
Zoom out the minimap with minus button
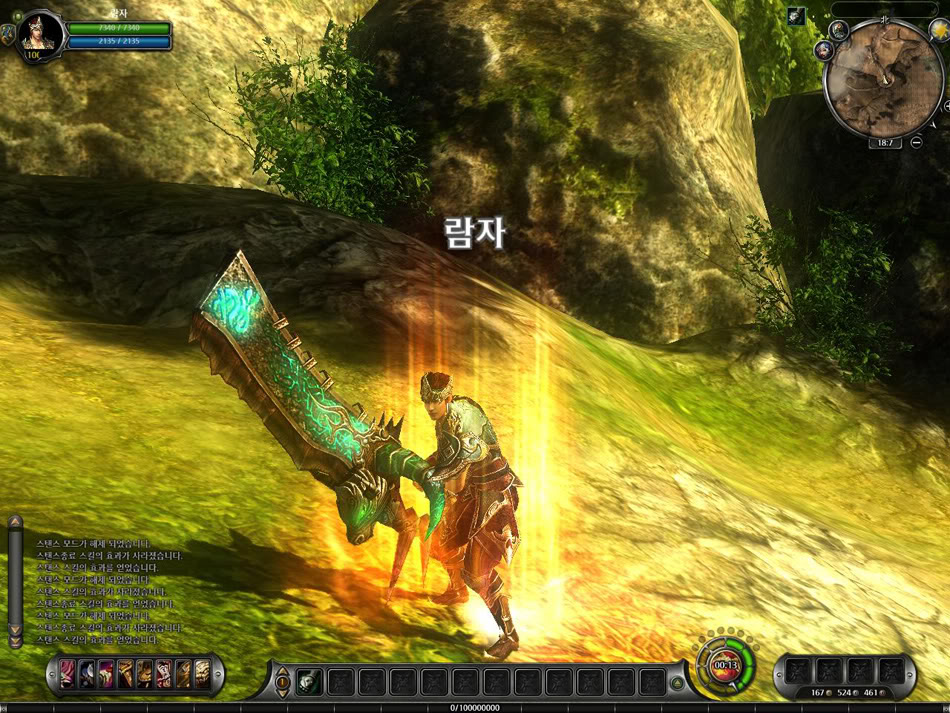click(x=916, y=142)
